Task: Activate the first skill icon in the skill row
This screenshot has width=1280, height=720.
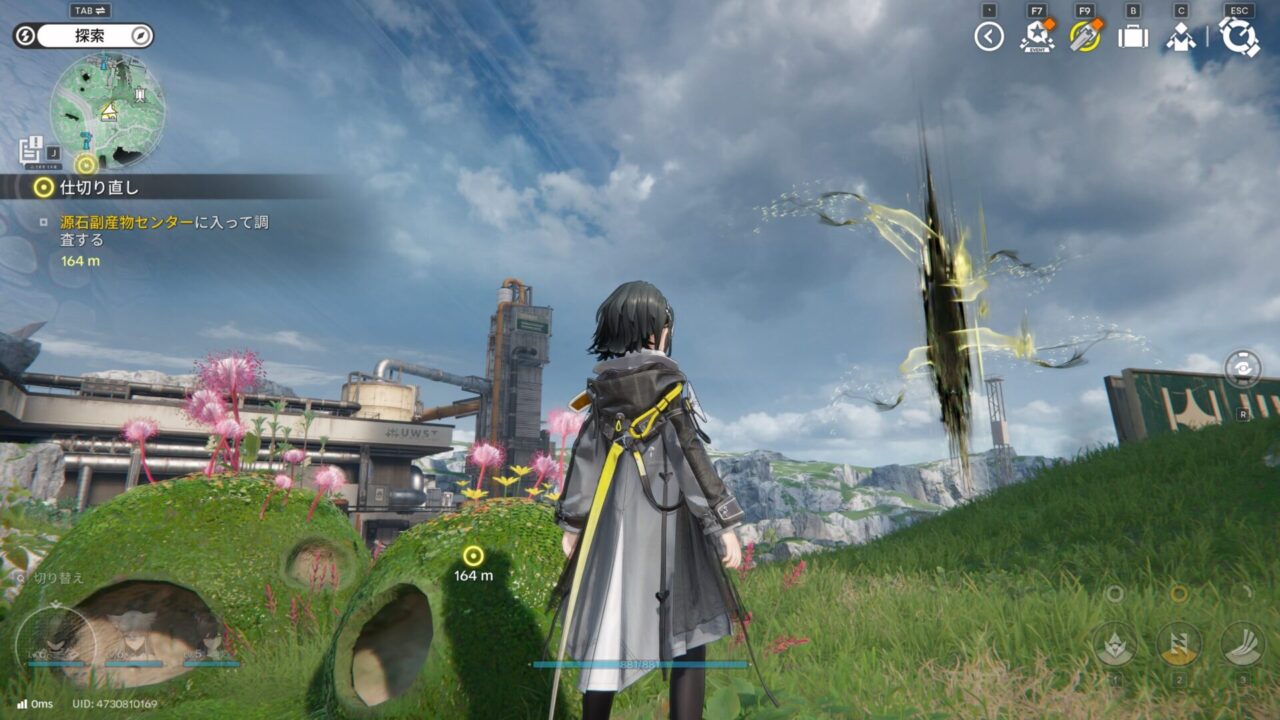Action: coord(1113,644)
